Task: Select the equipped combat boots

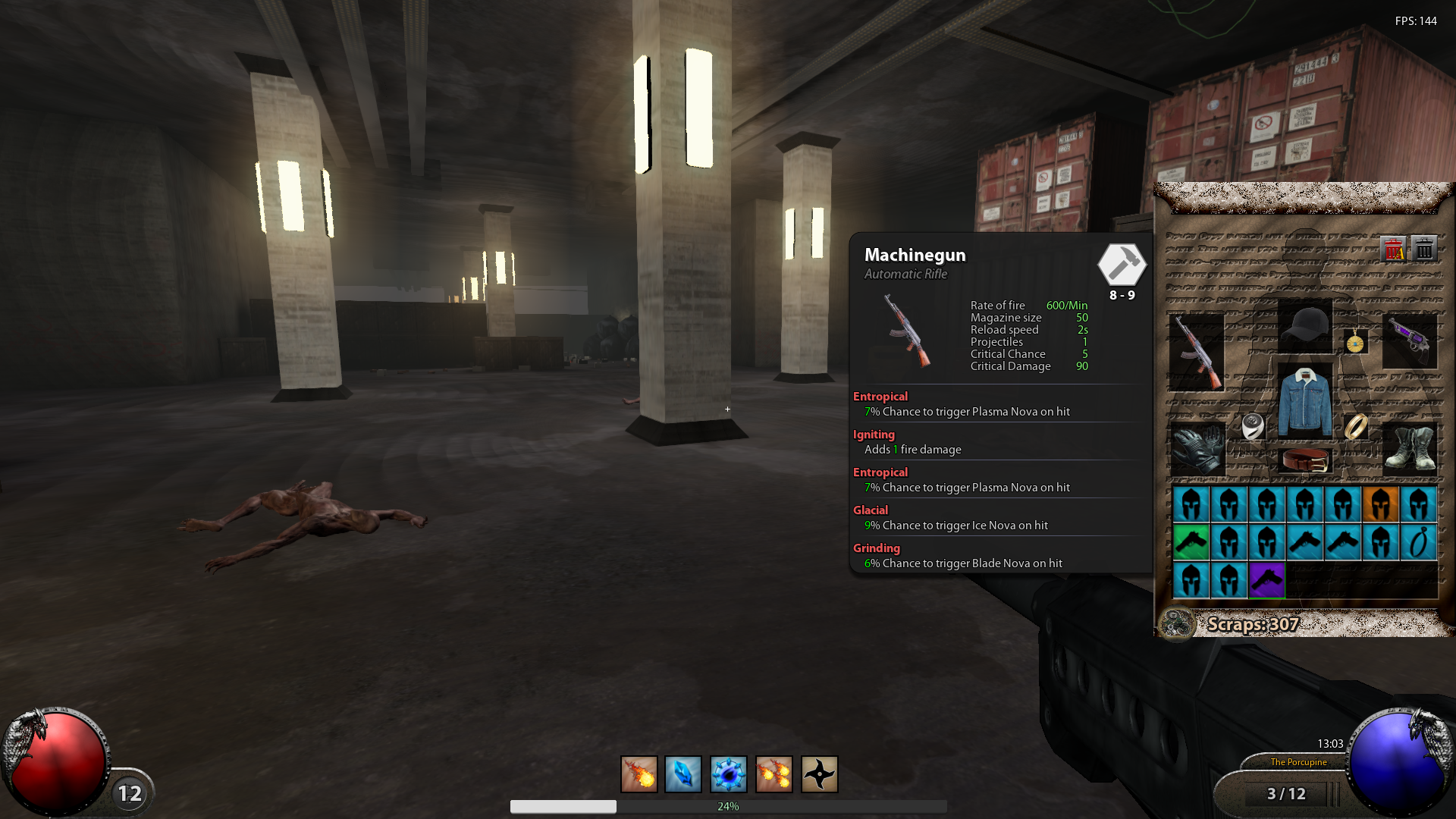Action: (x=1410, y=447)
